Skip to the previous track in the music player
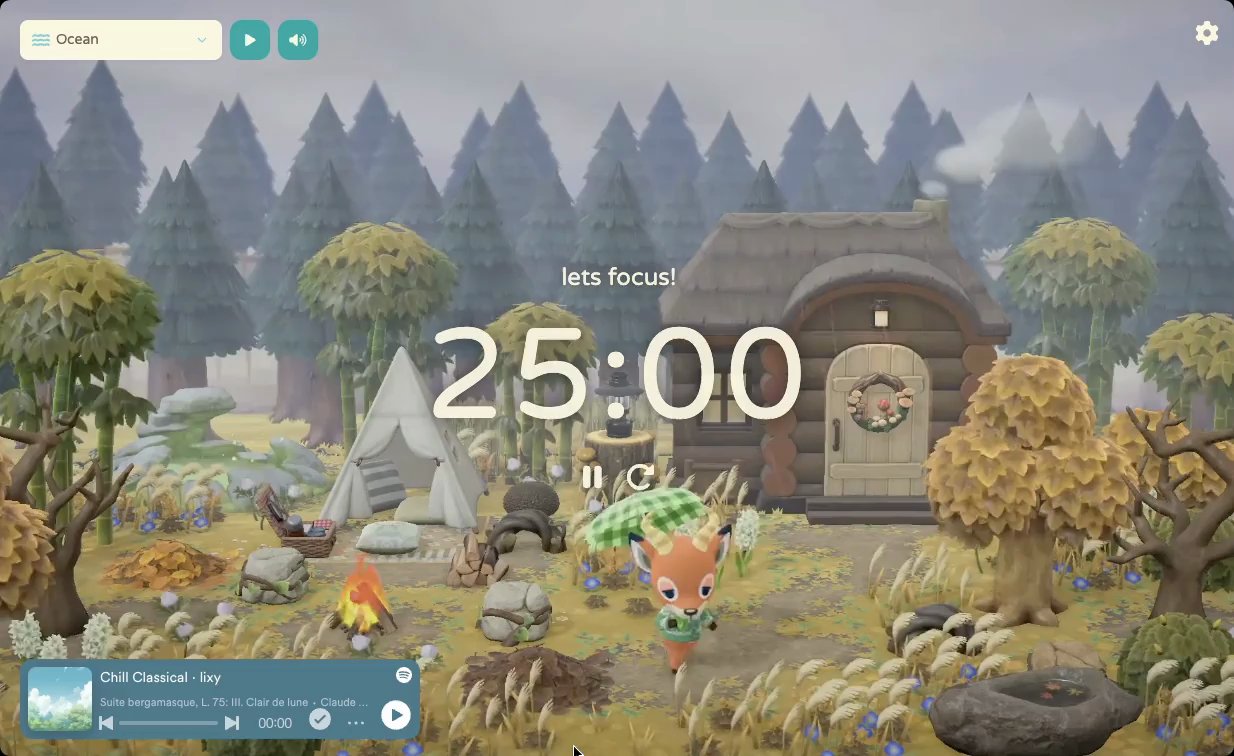1234x756 pixels. [106, 723]
